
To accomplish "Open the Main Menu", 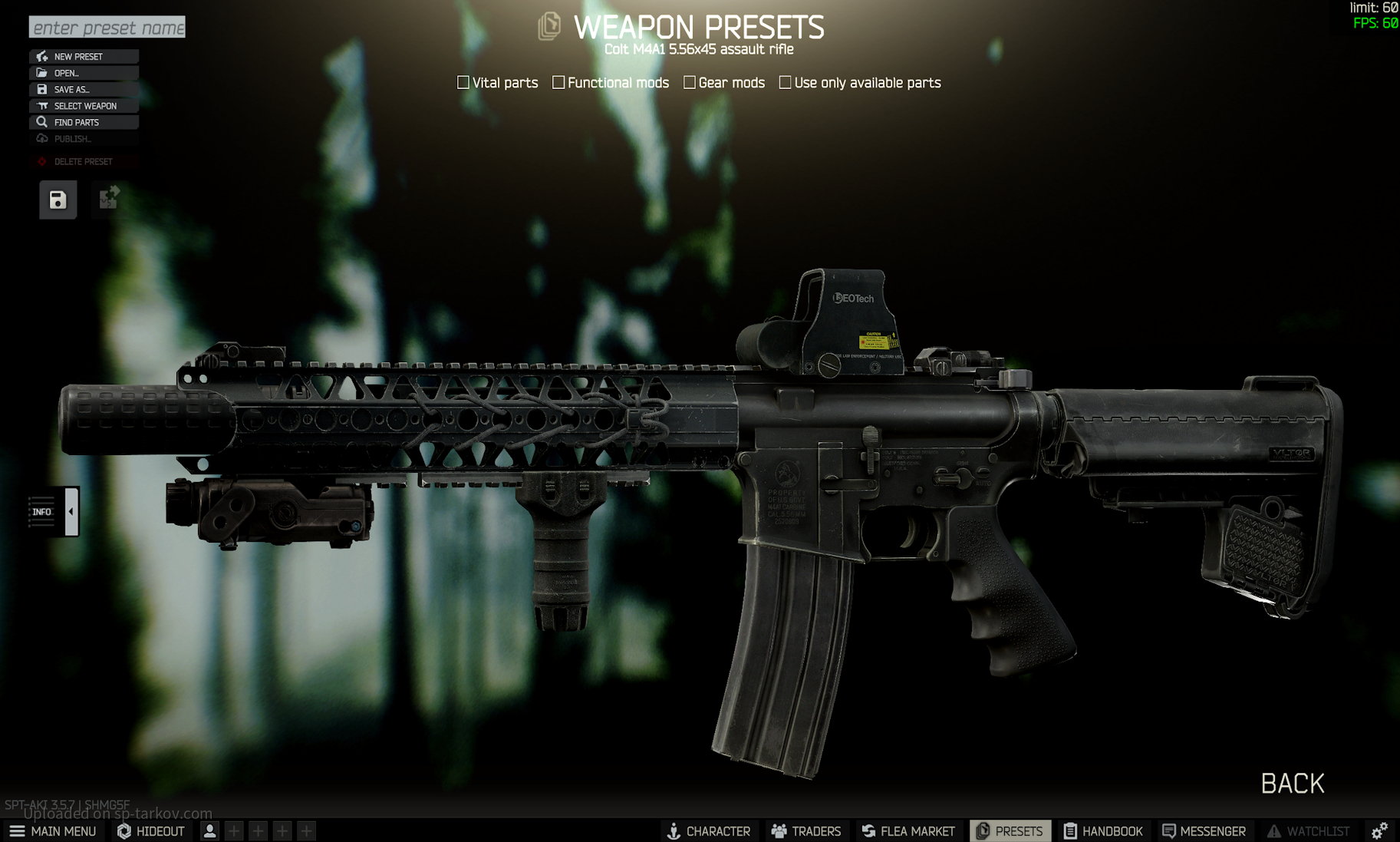I will tap(52, 831).
